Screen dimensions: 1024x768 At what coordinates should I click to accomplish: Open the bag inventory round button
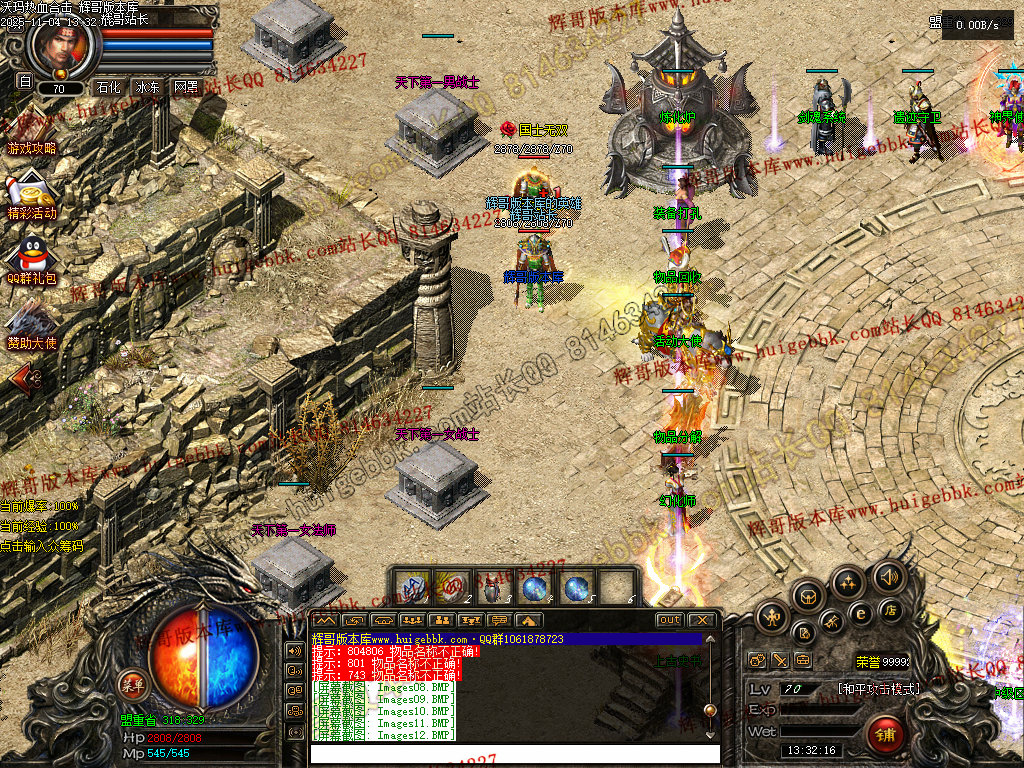click(x=808, y=596)
